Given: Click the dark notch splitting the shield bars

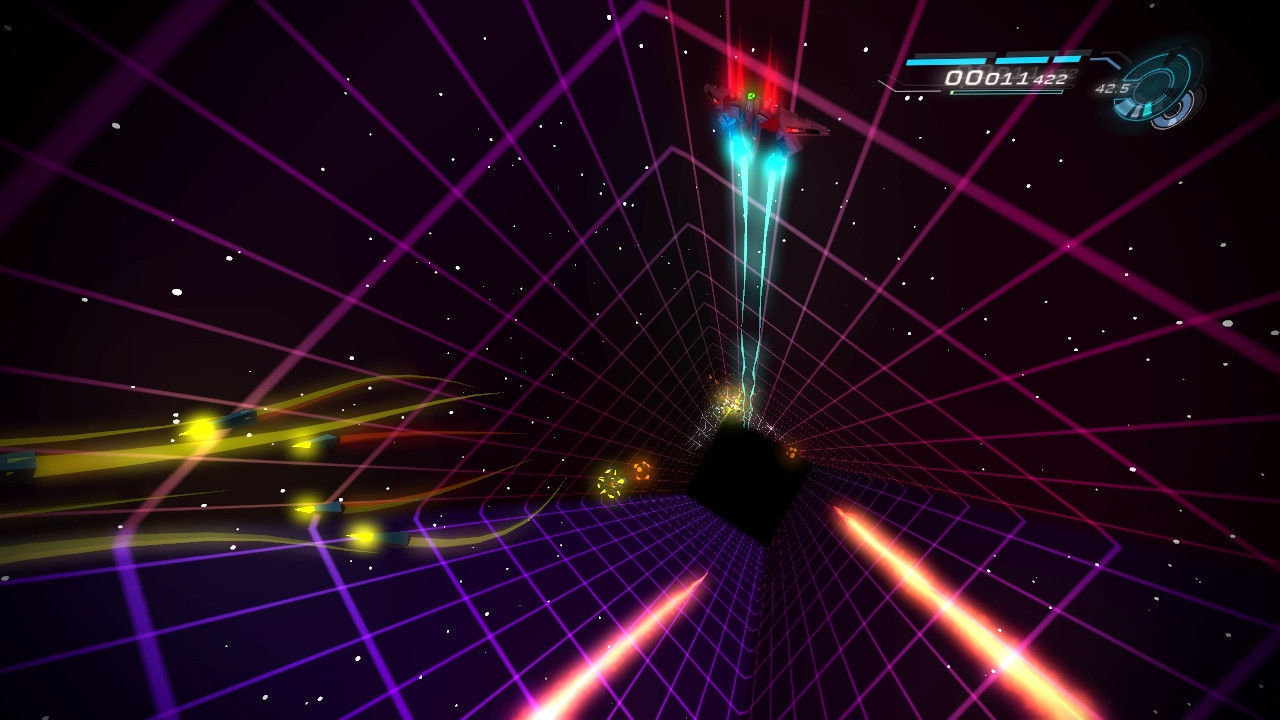Looking at the screenshot, I should [x=992, y=60].
